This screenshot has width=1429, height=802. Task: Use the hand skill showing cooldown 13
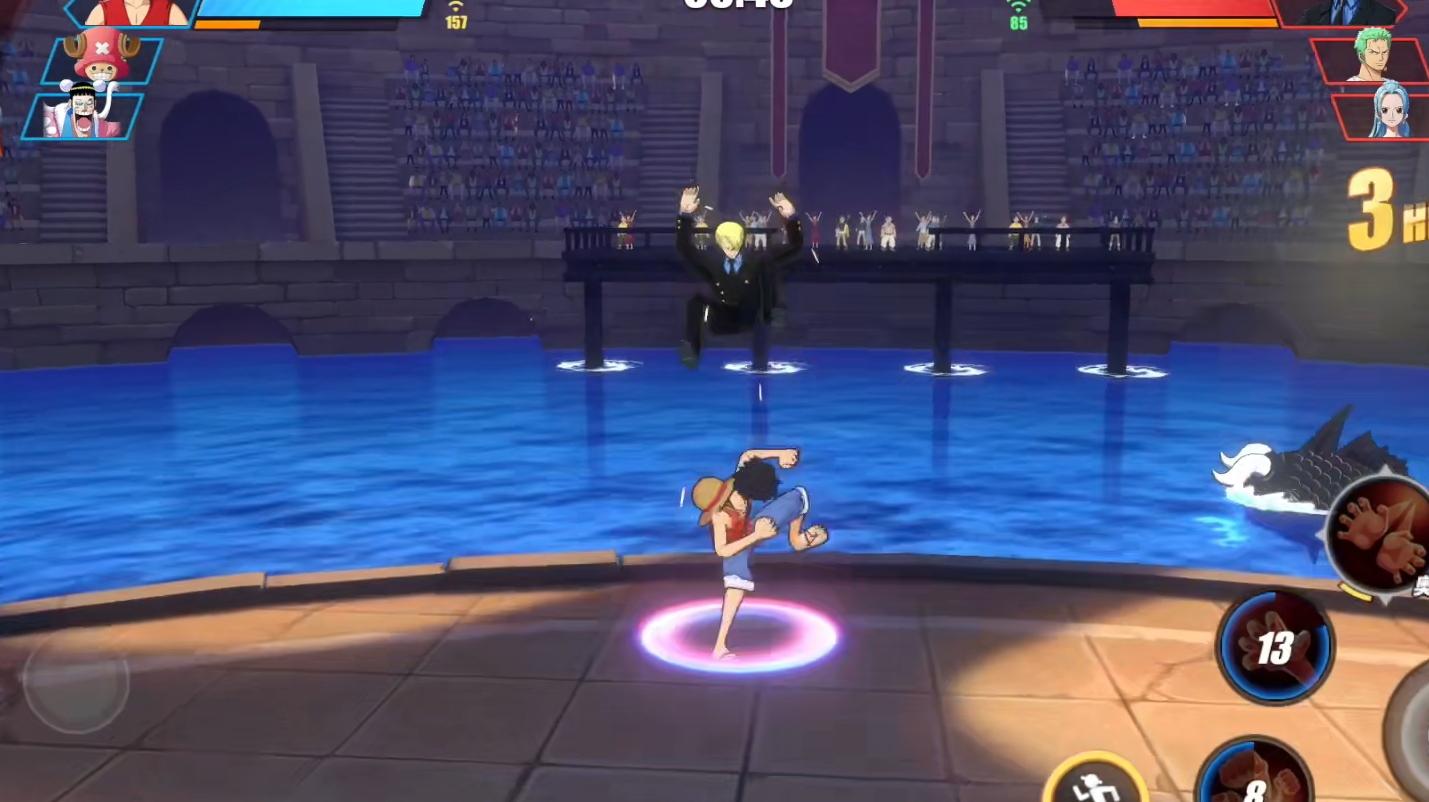click(x=1274, y=647)
